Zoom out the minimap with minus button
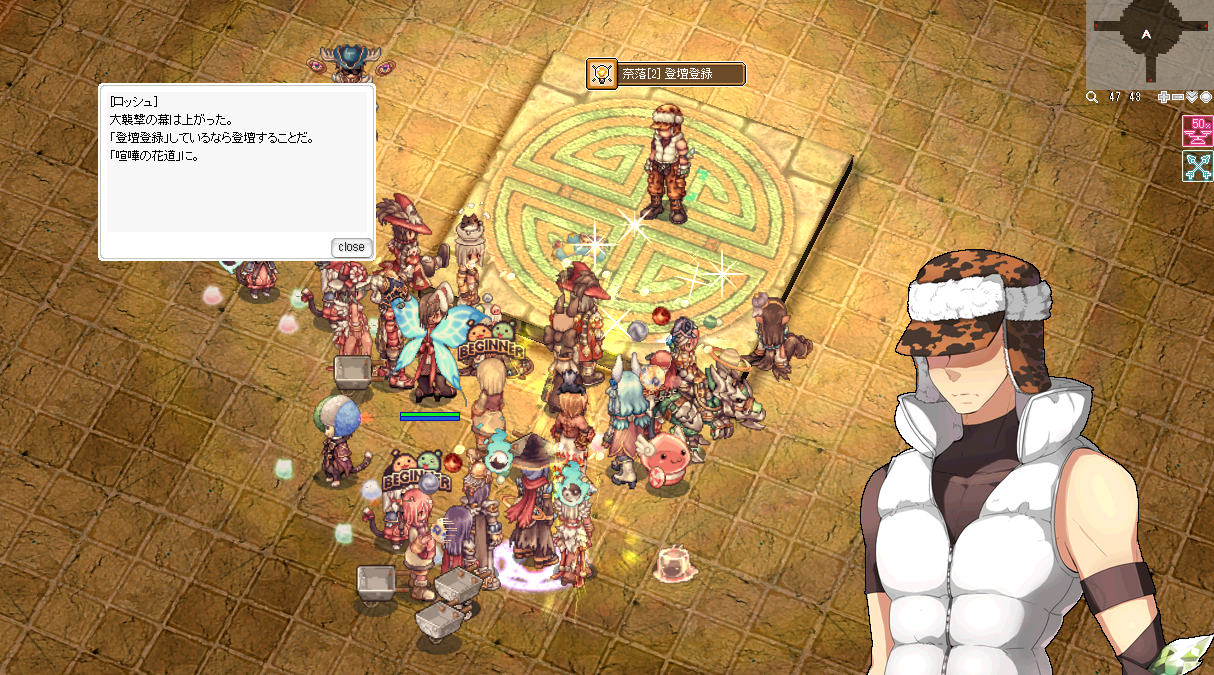The height and width of the screenshot is (675, 1214). coord(1178,97)
